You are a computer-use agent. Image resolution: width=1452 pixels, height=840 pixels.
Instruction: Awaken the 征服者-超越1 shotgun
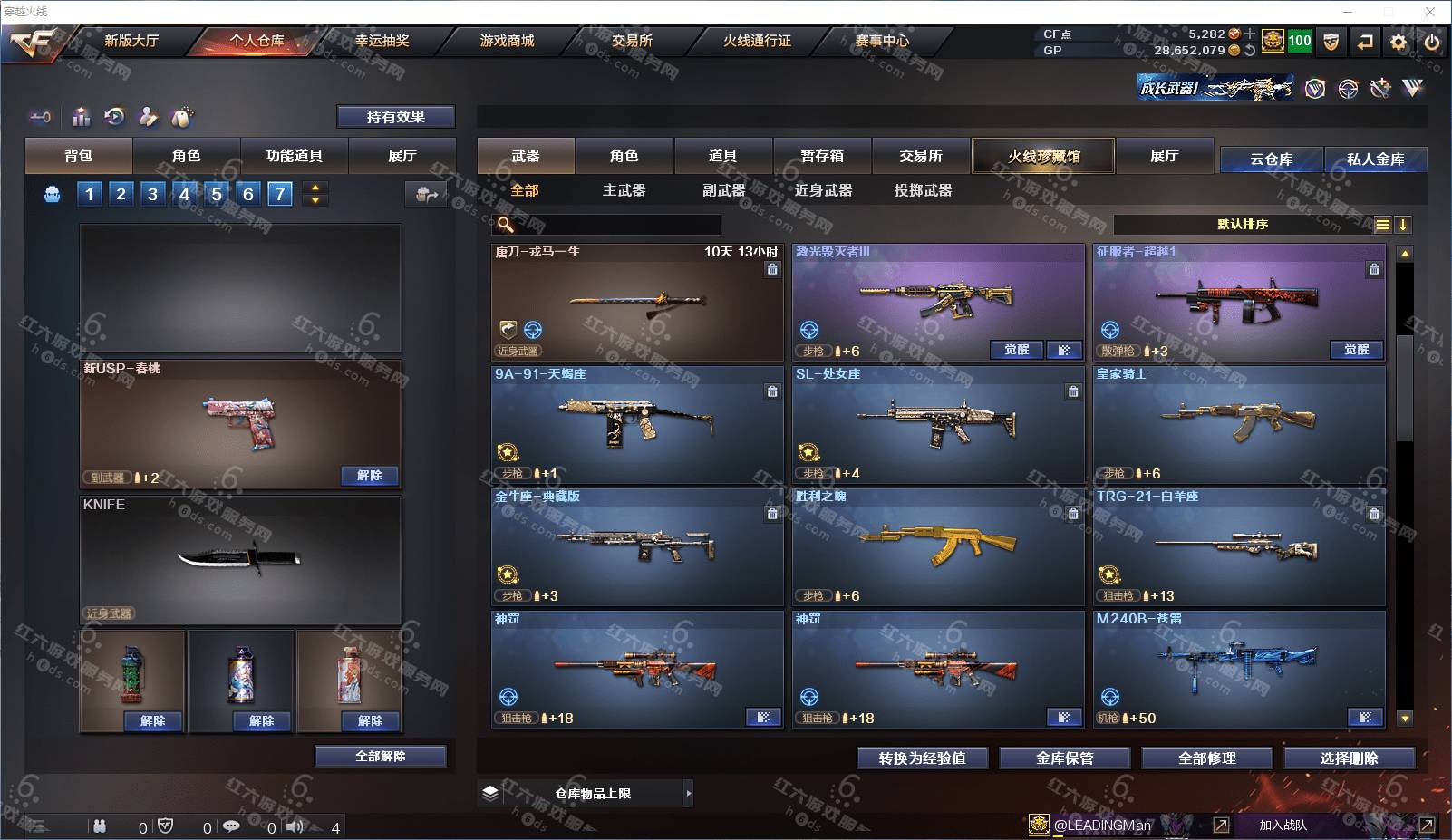click(1356, 350)
